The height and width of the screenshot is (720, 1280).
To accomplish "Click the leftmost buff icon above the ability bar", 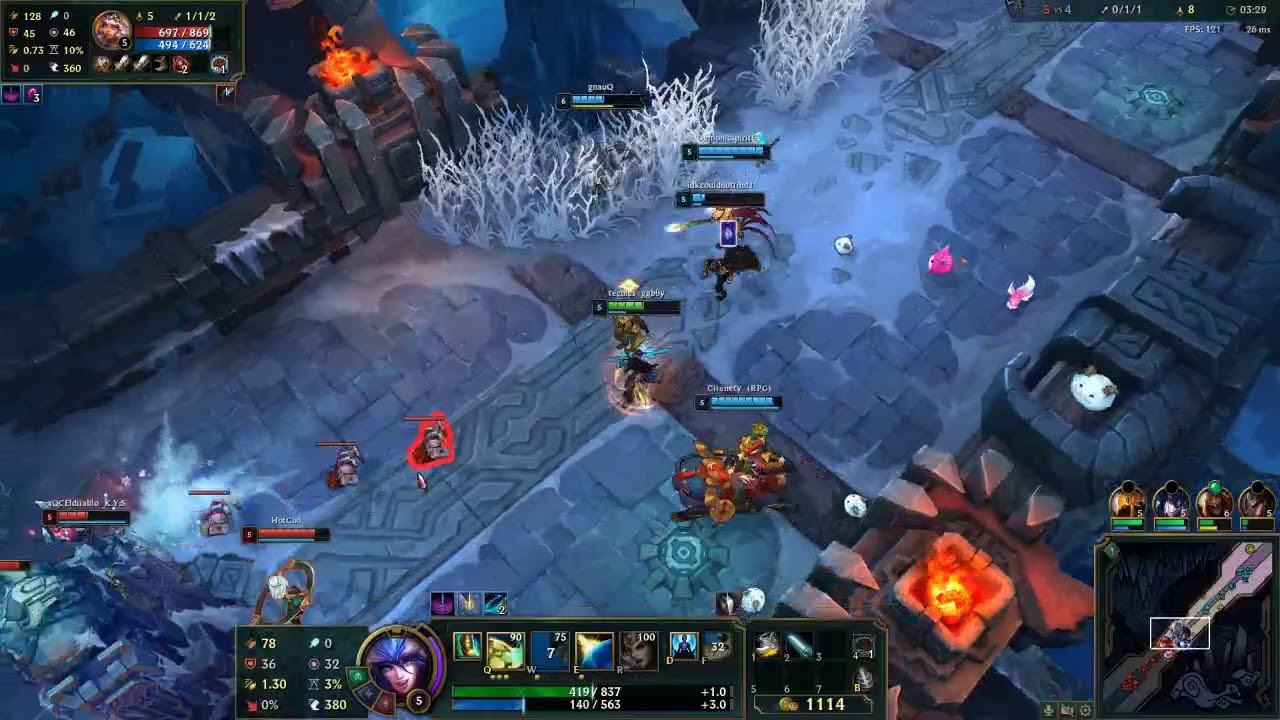I will (x=441, y=602).
